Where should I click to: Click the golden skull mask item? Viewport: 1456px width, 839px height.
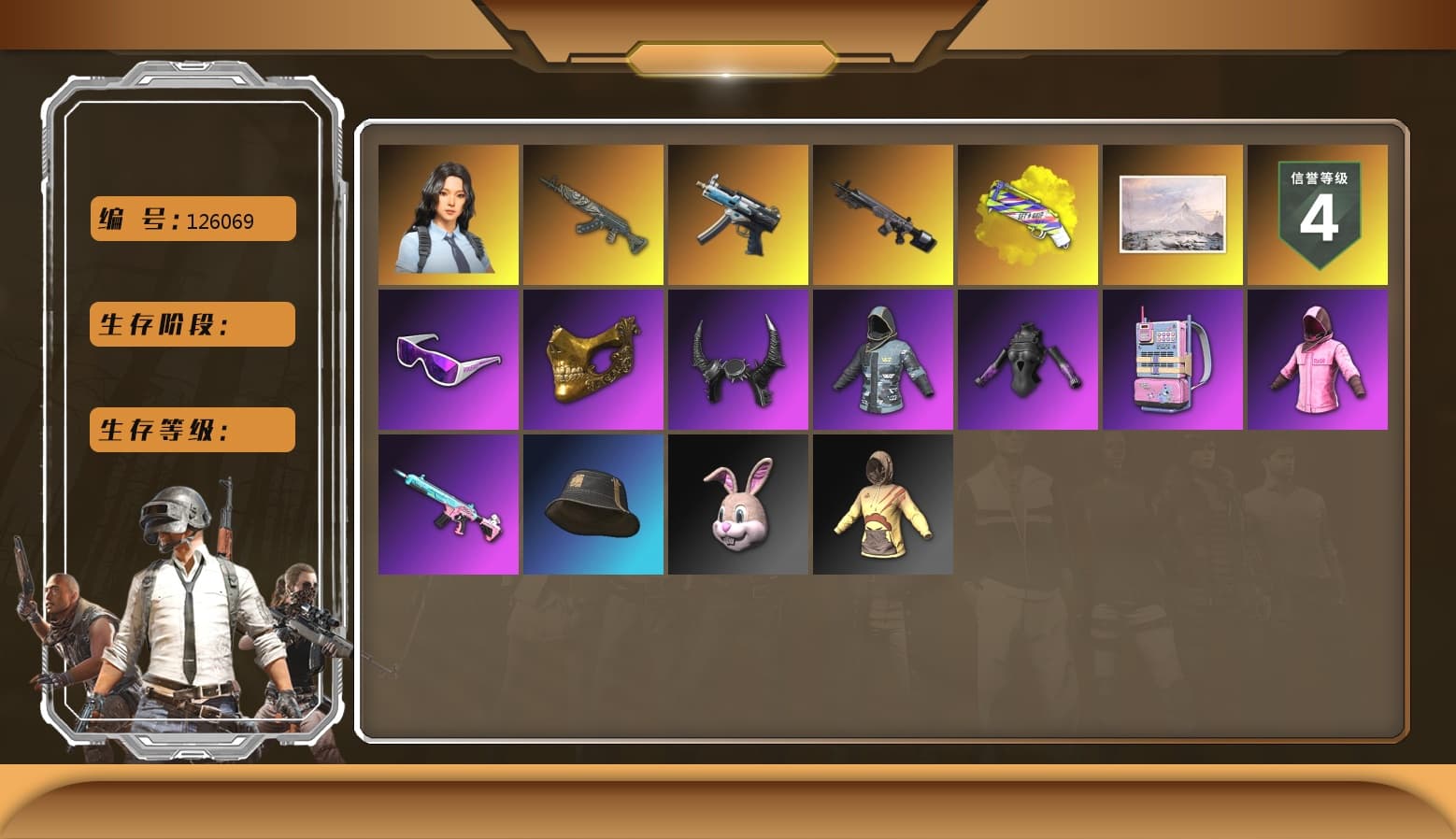[x=592, y=359]
